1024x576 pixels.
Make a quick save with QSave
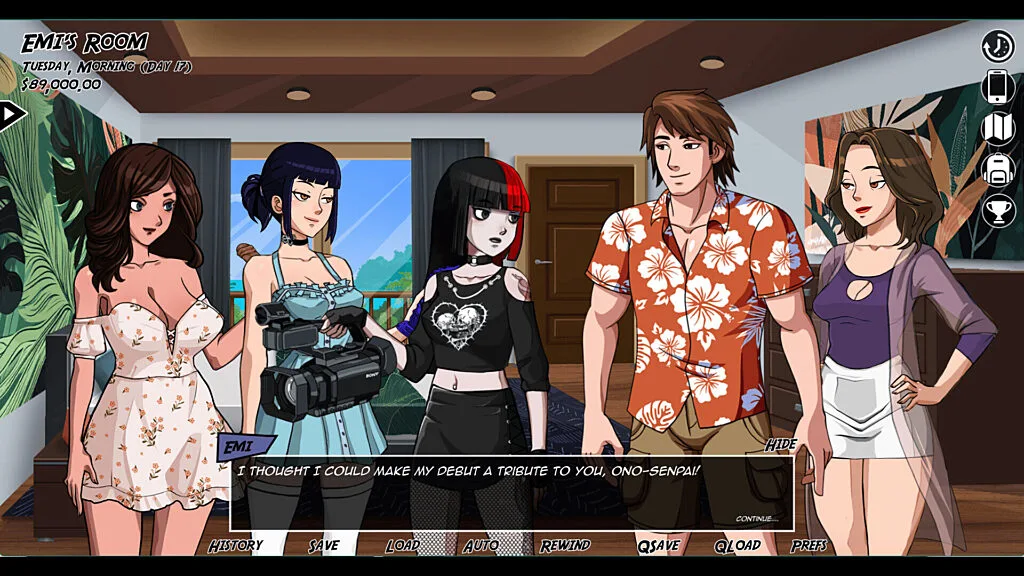[x=658, y=545]
